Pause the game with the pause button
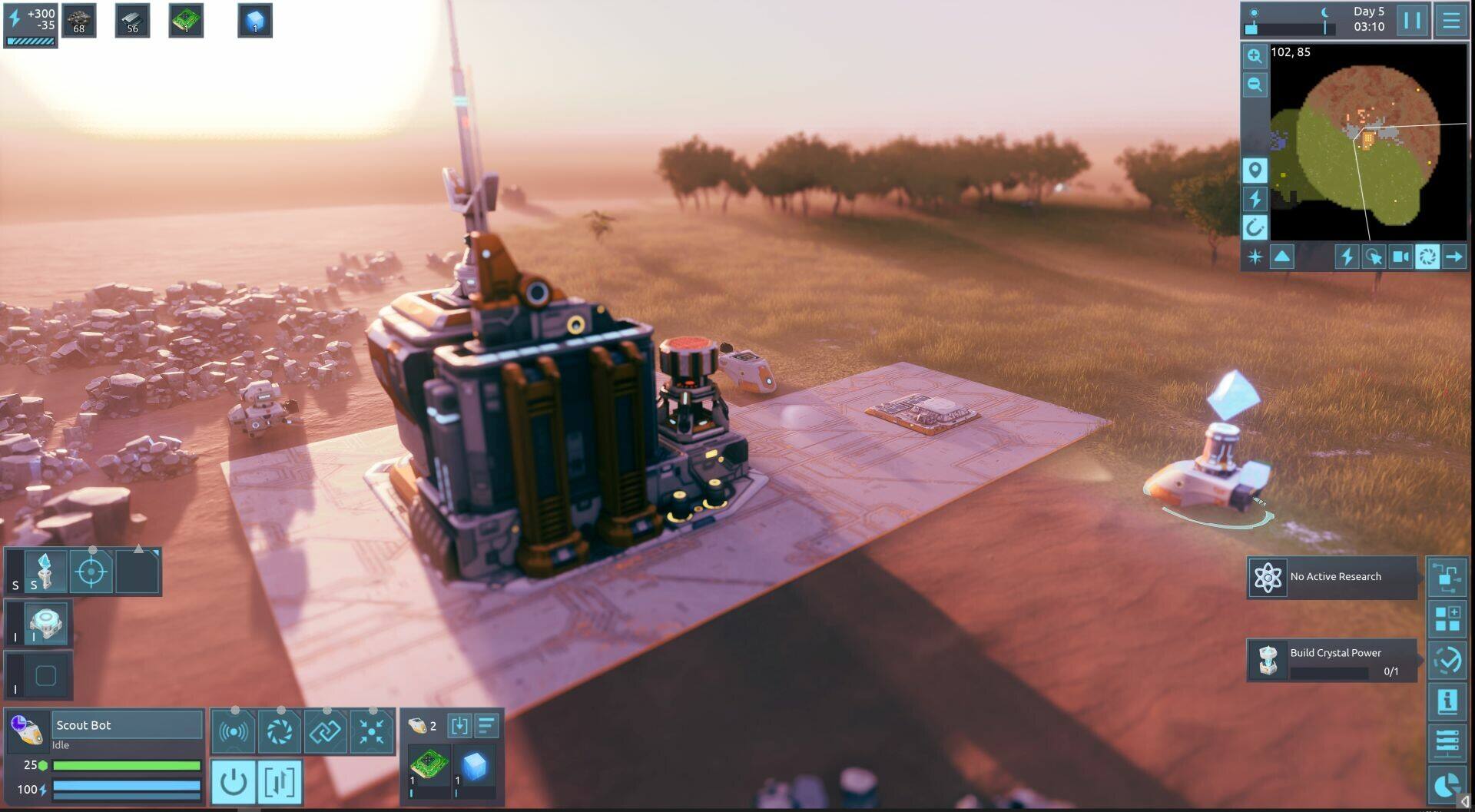The width and height of the screenshot is (1475, 812). click(x=1411, y=20)
